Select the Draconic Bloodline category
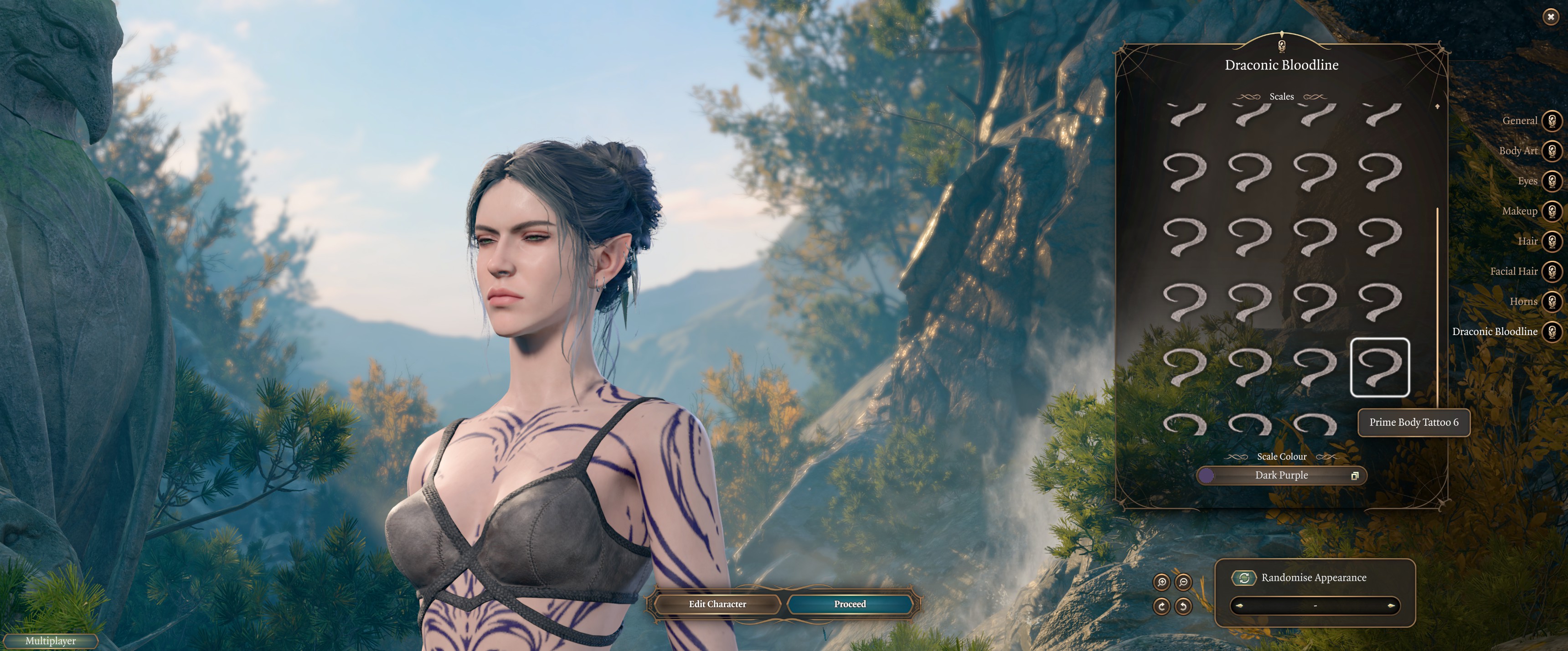This screenshot has height=651, width=1568. 1552,331
